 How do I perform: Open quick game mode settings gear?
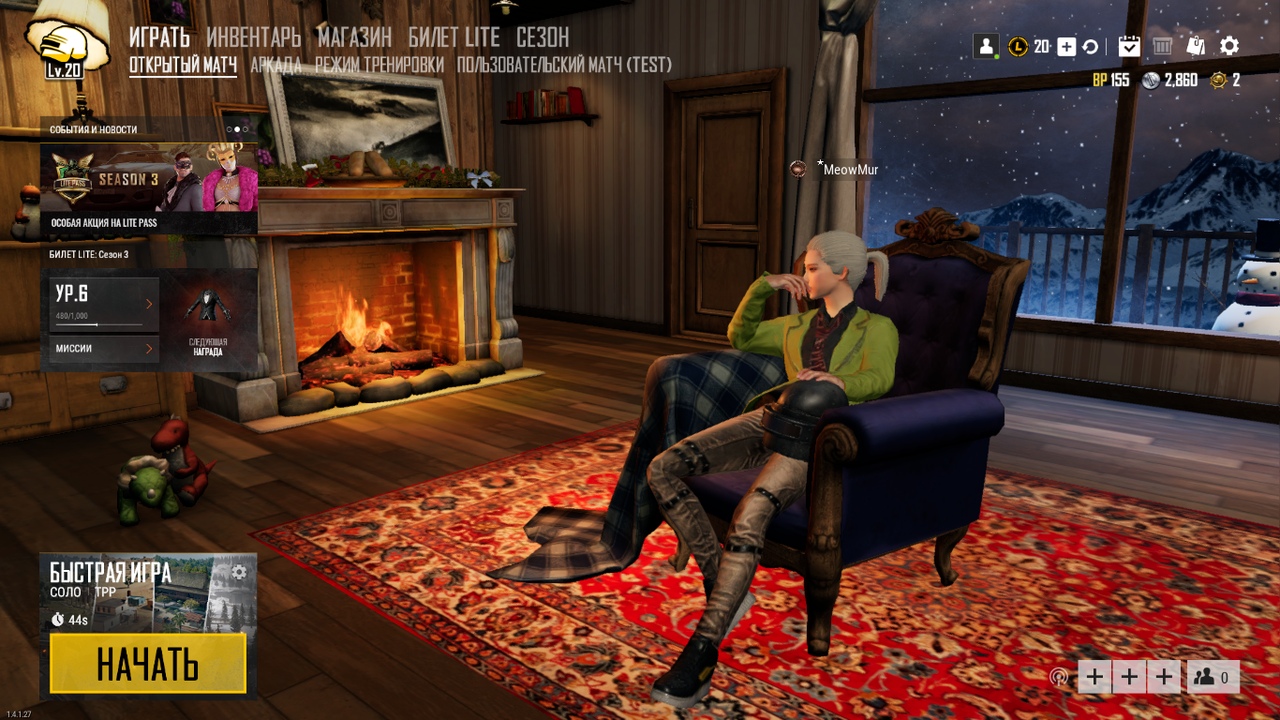(239, 572)
